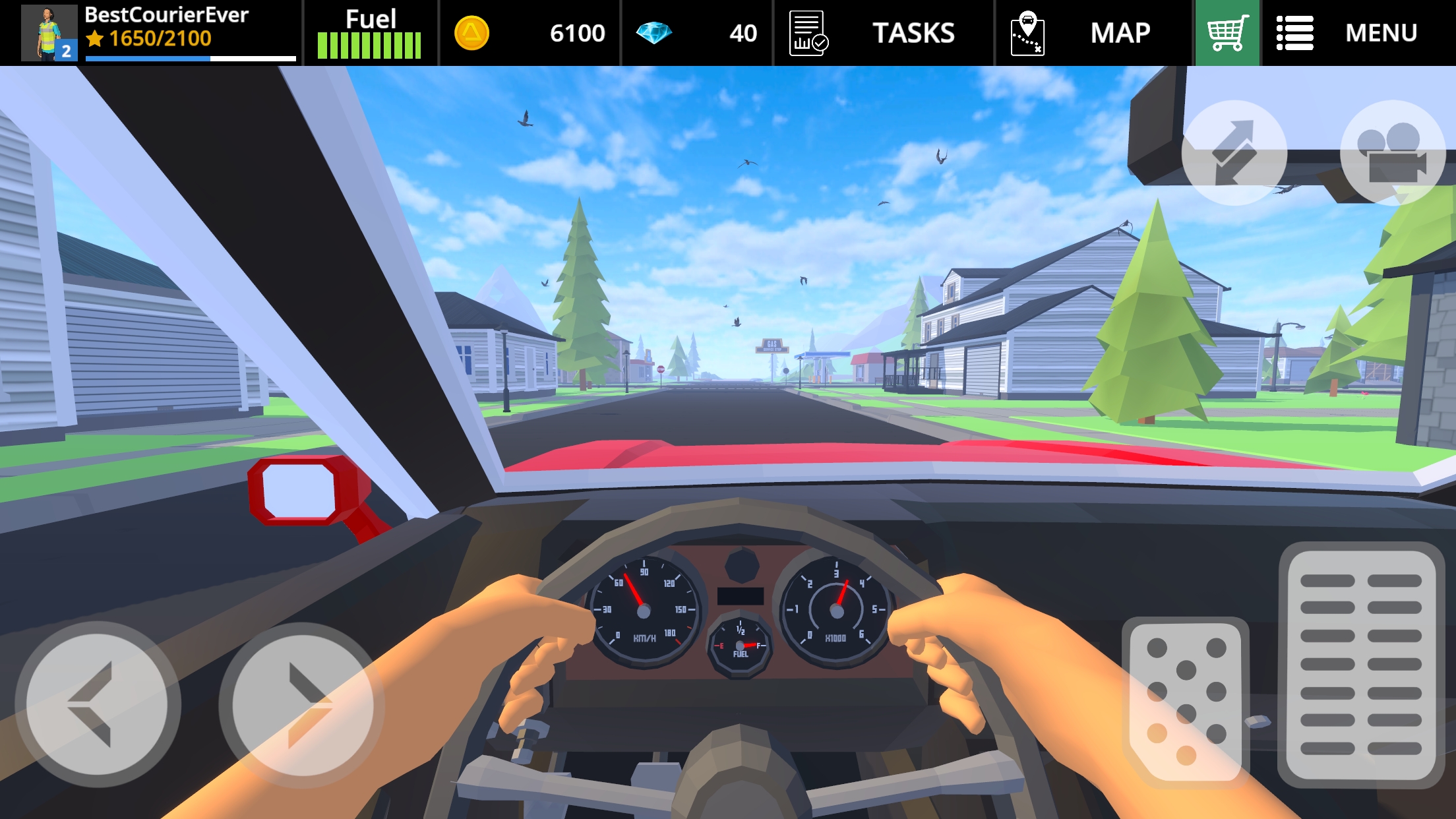Open the tasks clipboard icon
The height and width of the screenshot is (819, 1456).
[808, 32]
